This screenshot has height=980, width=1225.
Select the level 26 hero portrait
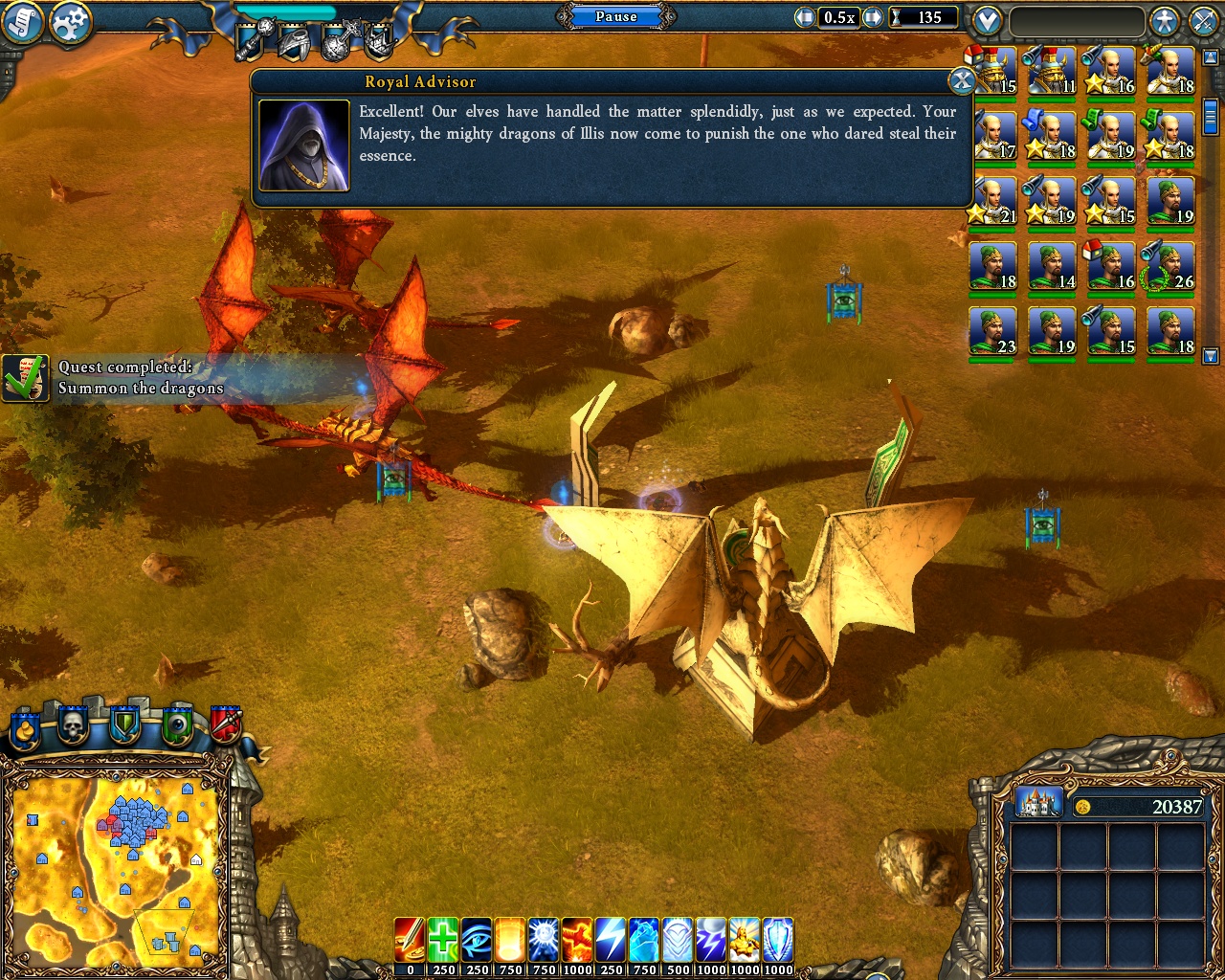point(1170,266)
